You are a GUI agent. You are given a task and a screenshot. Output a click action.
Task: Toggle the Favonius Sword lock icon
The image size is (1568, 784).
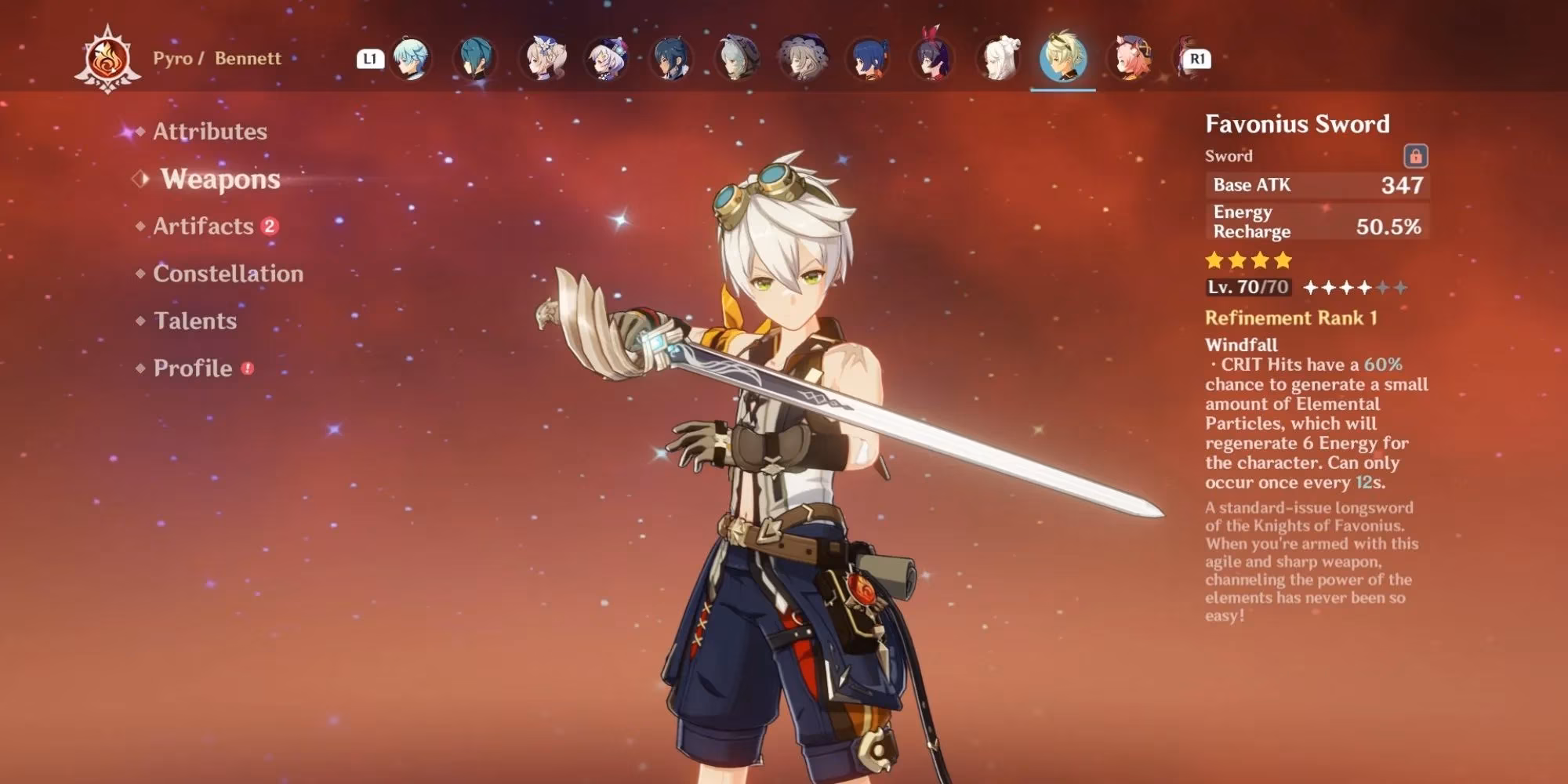[x=1415, y=156]
